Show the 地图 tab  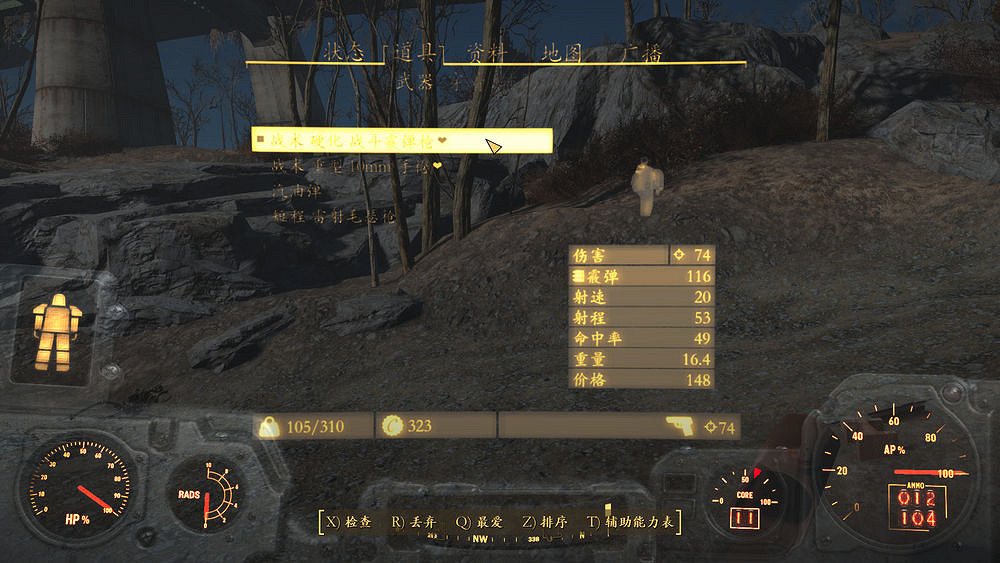click(x=561, y=54)
